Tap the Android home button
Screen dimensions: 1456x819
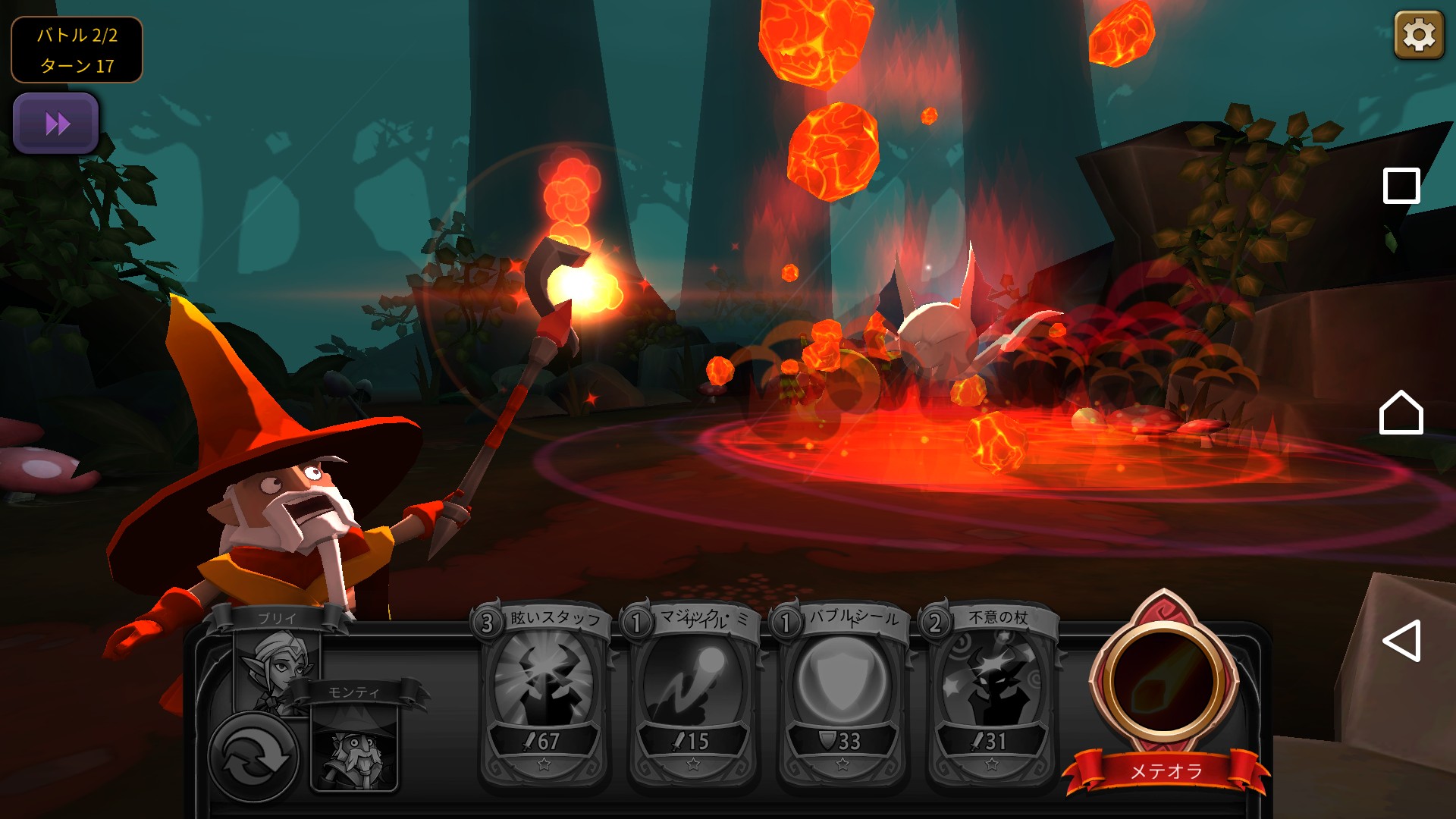(x=1401, y=413)
